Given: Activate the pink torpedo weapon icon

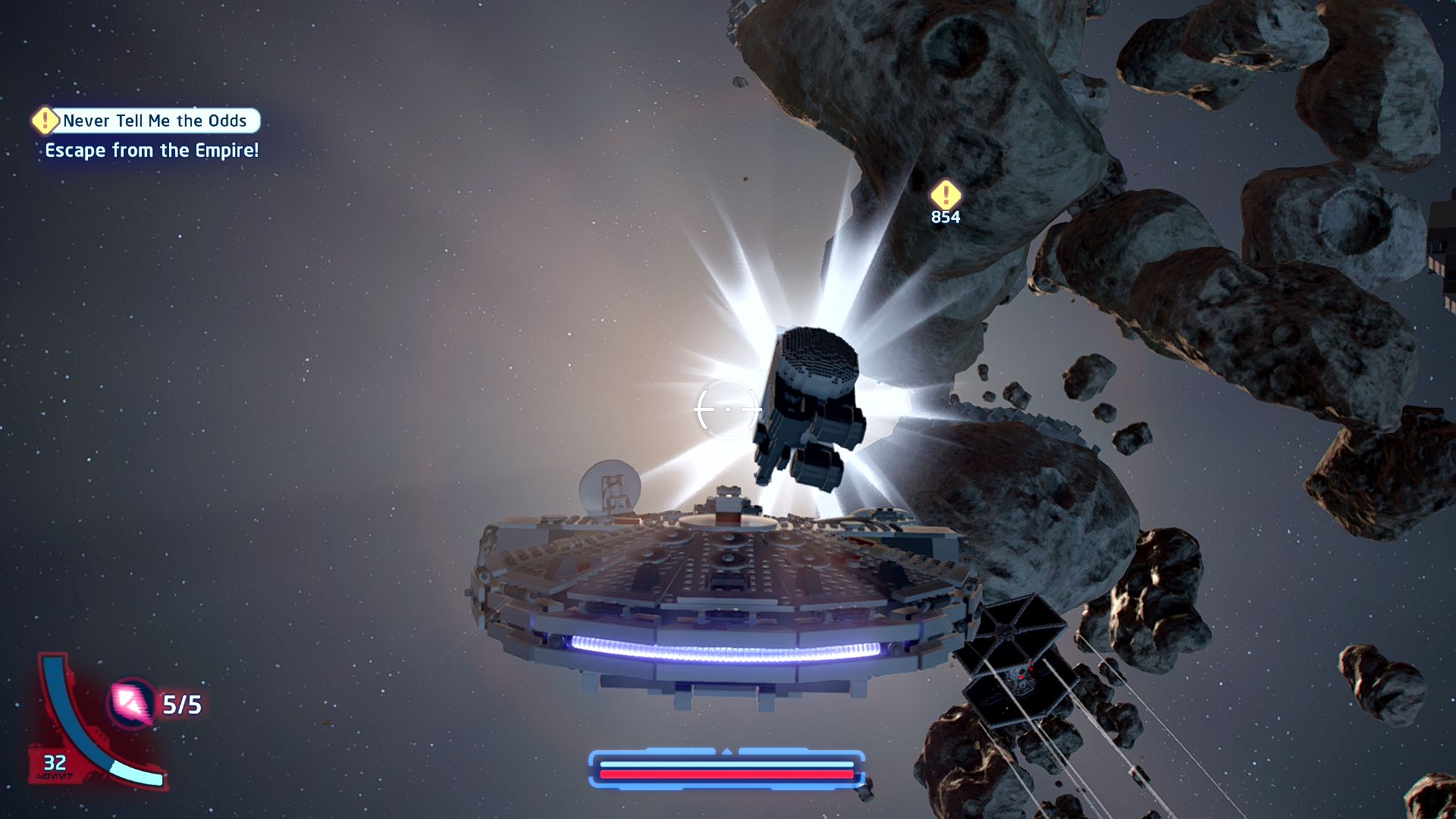Looking at the screenshot, I should tap(131, 703).
